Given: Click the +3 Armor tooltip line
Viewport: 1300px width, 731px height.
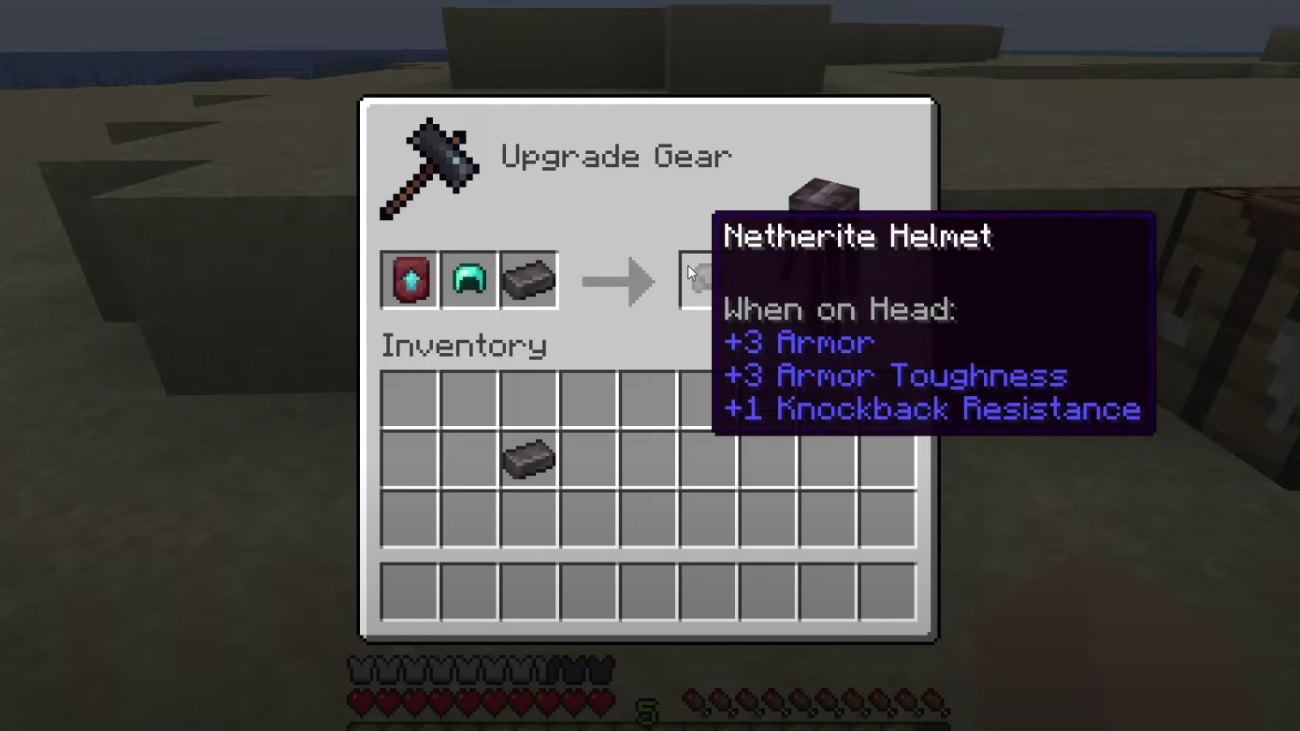Looking at the screenshot, I should click(x=798, y=342).
